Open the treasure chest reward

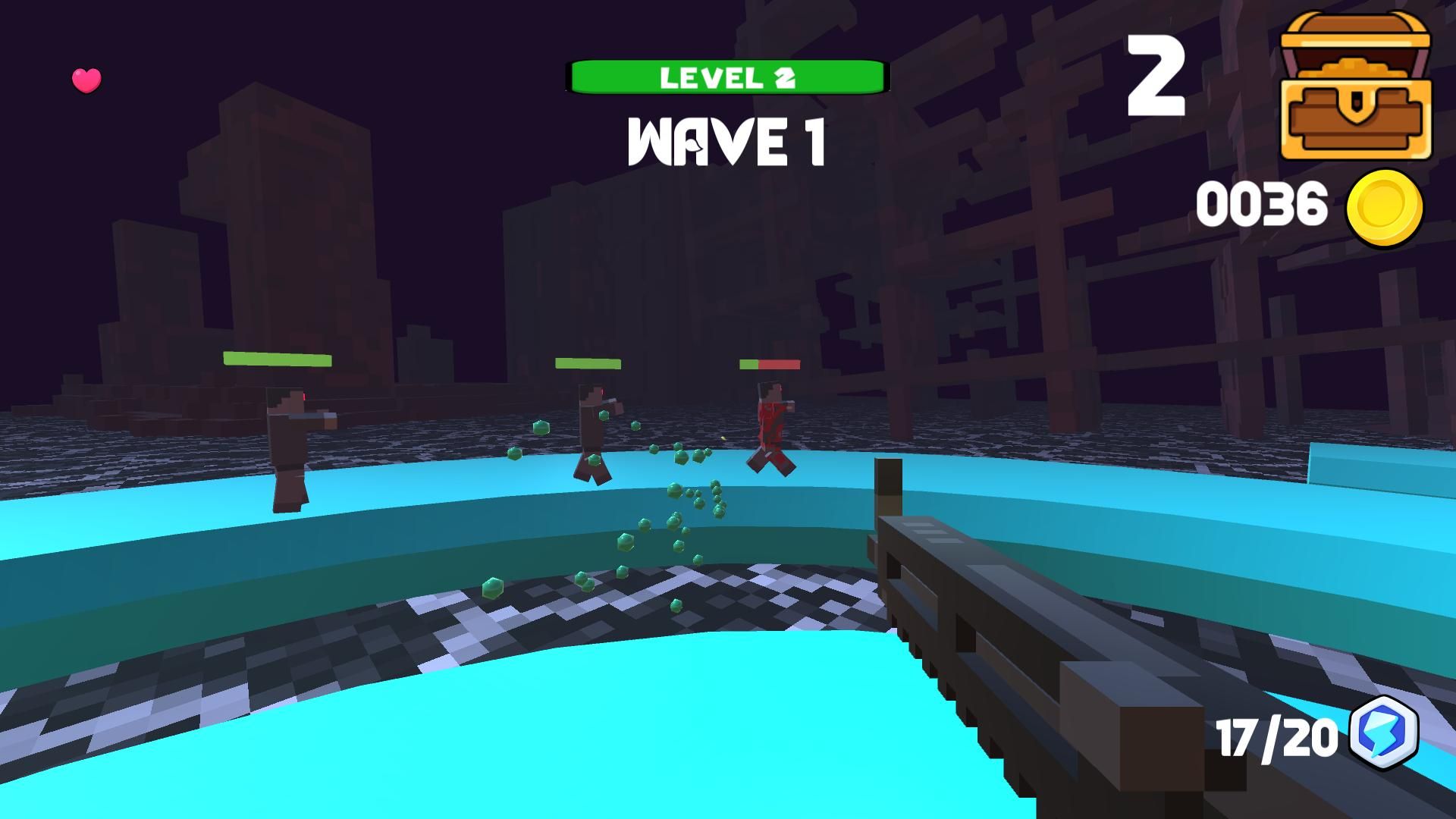(1355, 87)
